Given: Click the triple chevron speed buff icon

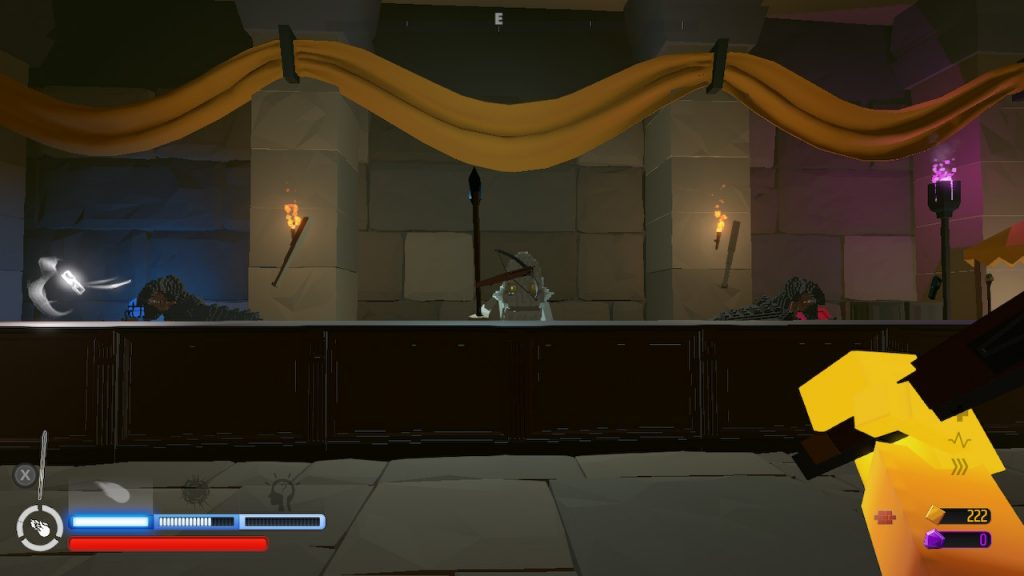Looking at the screenshot, I should tap(960, 466).
